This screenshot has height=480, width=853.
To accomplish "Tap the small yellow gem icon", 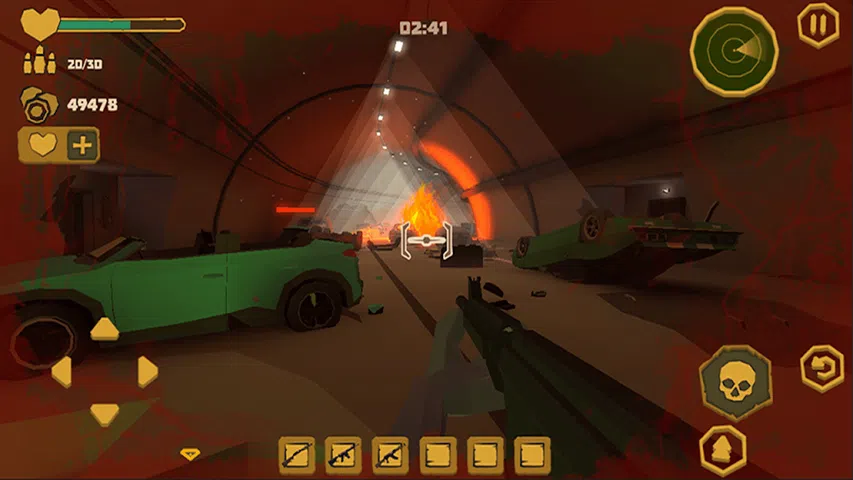I will point(189,454).
